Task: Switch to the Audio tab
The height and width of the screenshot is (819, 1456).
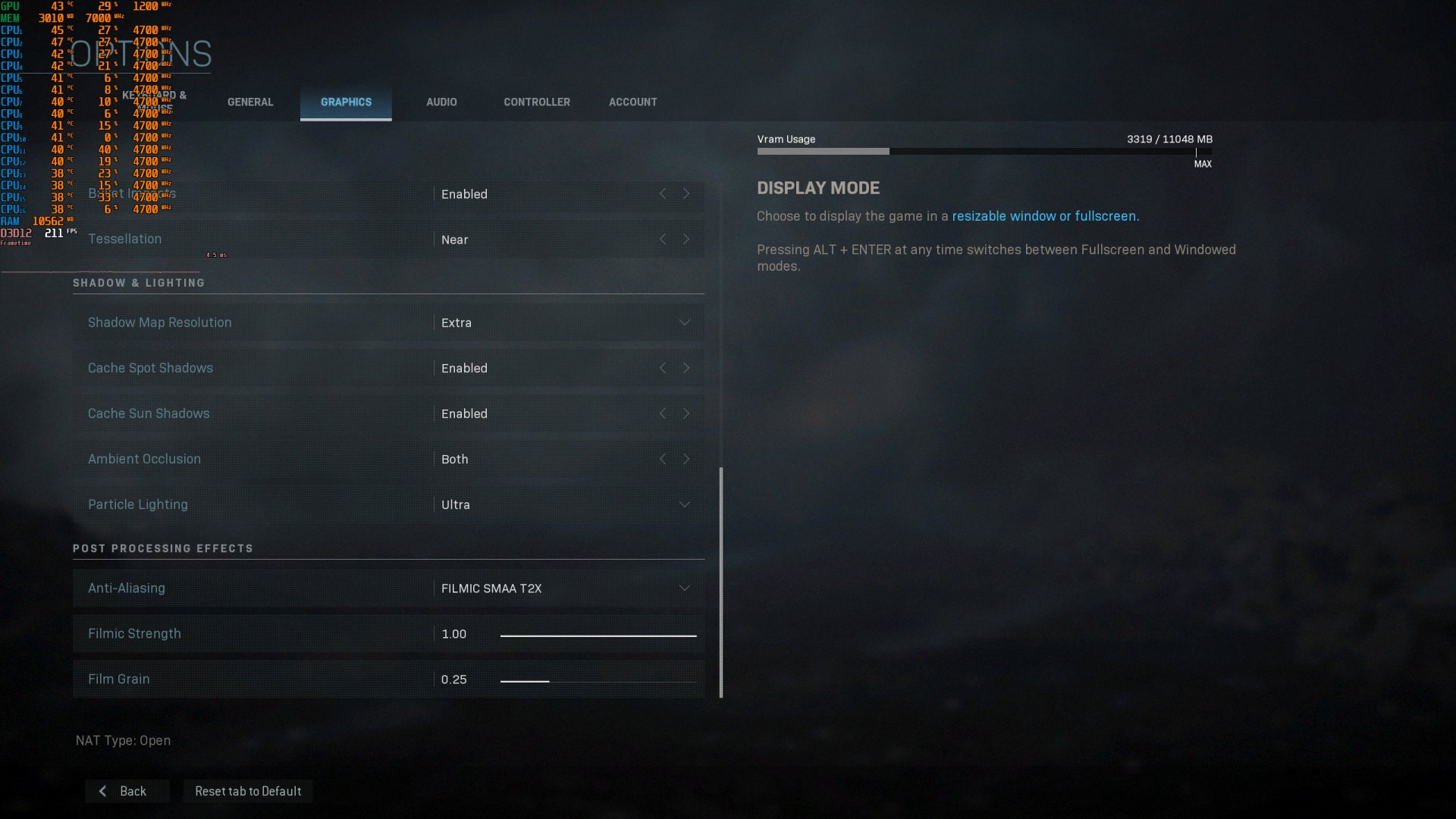Action: click(x=441, y=102)
